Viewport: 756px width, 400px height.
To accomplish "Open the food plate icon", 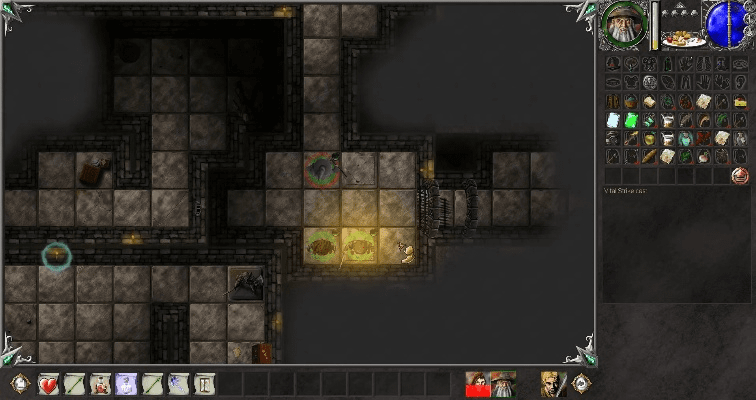I will point(685,39).
